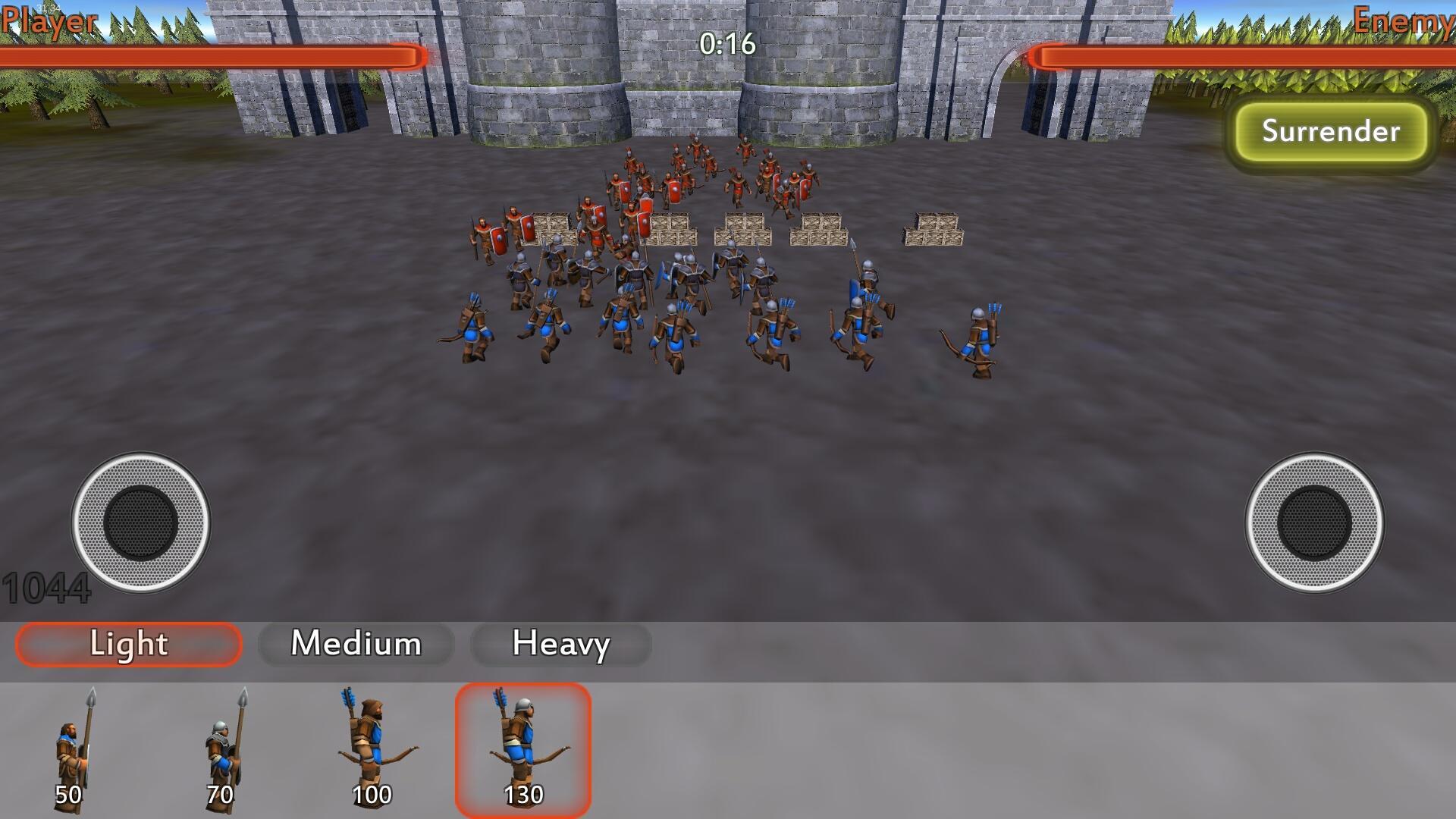Toggle the Medium troop category
The image size is (1456, 819).
(356, 645)
